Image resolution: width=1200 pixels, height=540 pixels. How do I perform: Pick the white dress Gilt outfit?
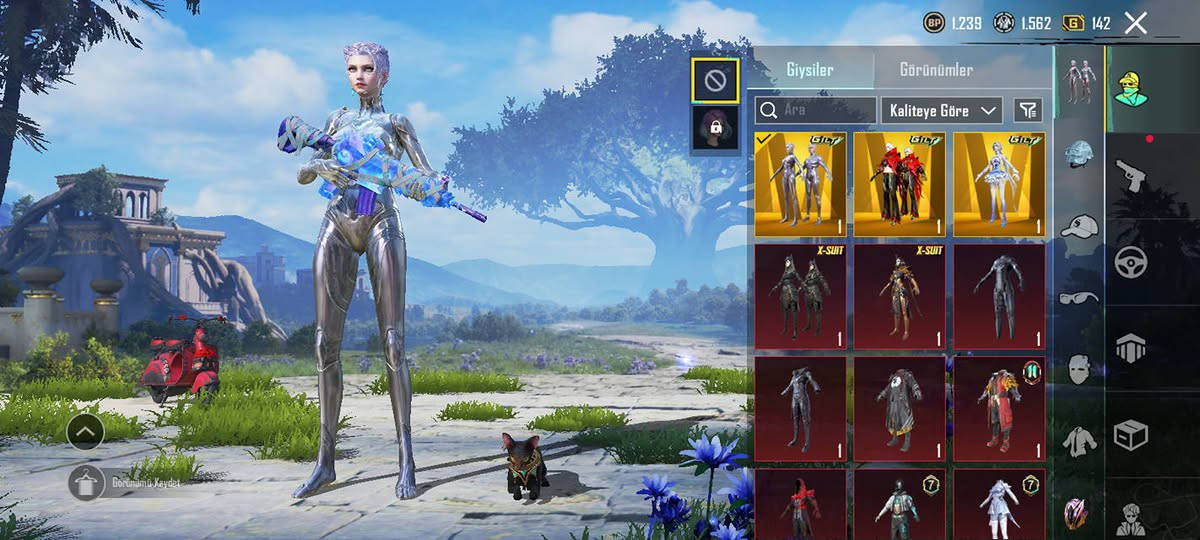999,184
